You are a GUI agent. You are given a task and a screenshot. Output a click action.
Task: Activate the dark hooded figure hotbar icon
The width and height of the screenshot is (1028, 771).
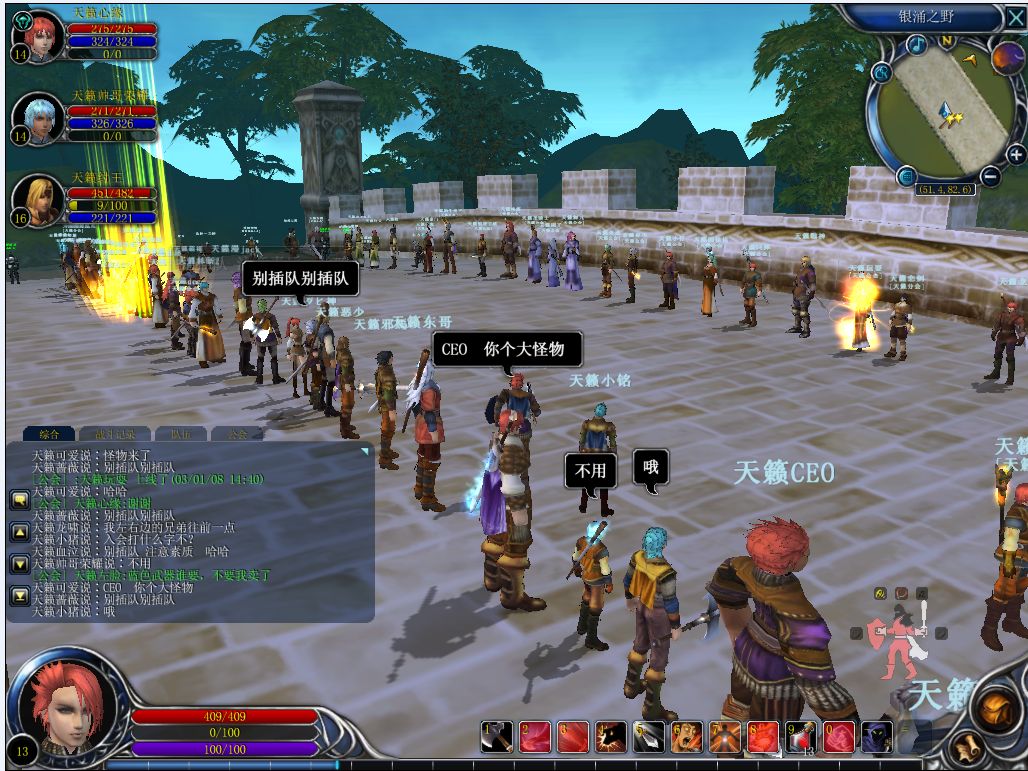click(x=877, y=738)
